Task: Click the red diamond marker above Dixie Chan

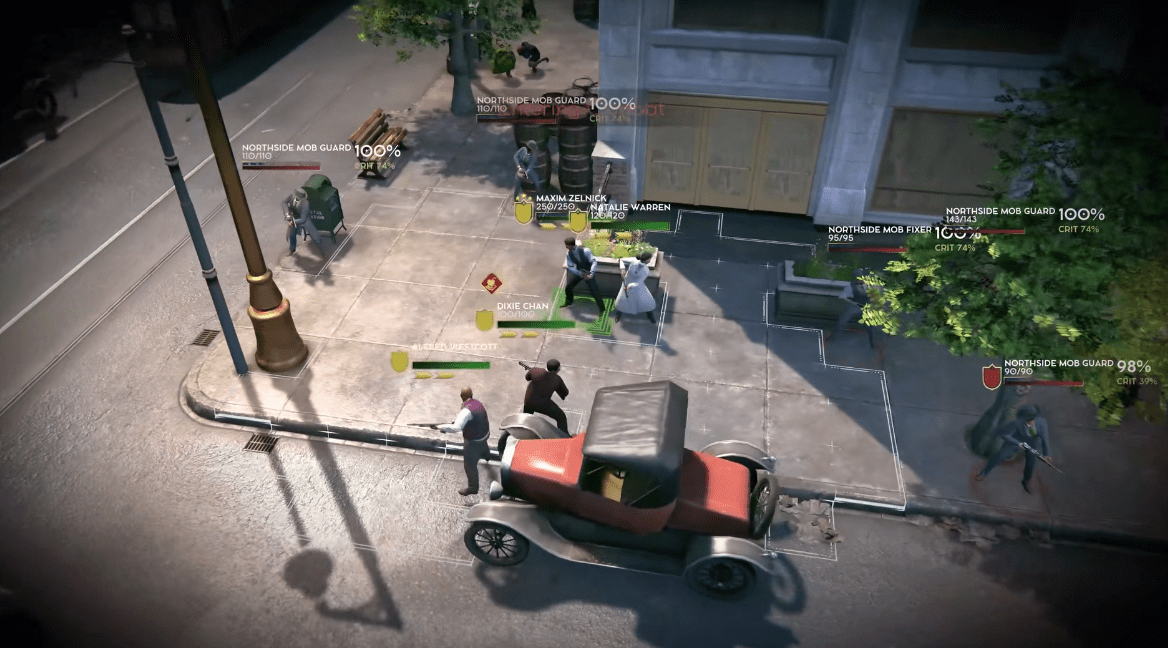Action: 490,283
